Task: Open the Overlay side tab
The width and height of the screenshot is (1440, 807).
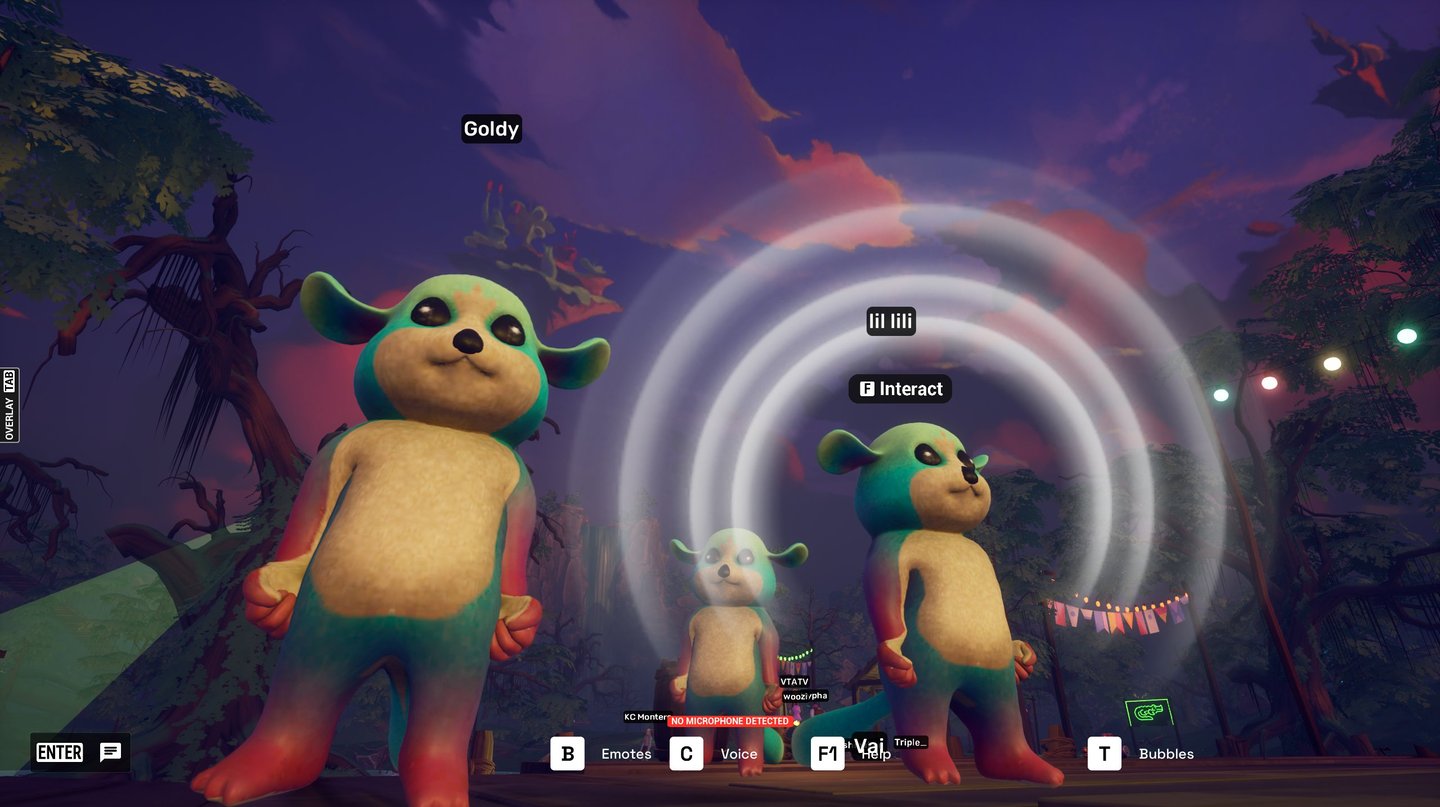Action: [x=9, y=405]
